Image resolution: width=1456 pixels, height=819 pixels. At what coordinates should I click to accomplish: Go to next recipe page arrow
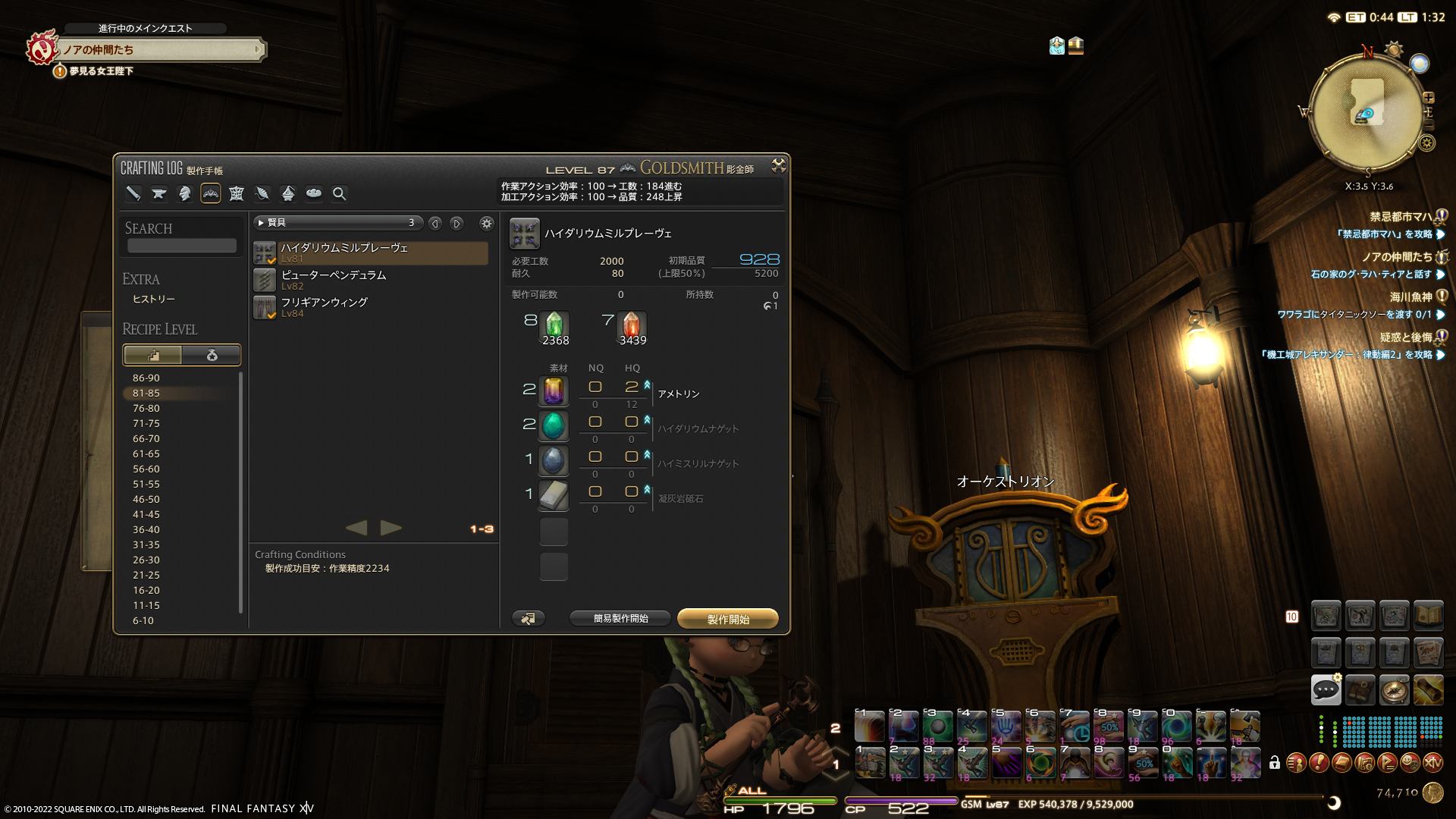[x=391, y=528]
